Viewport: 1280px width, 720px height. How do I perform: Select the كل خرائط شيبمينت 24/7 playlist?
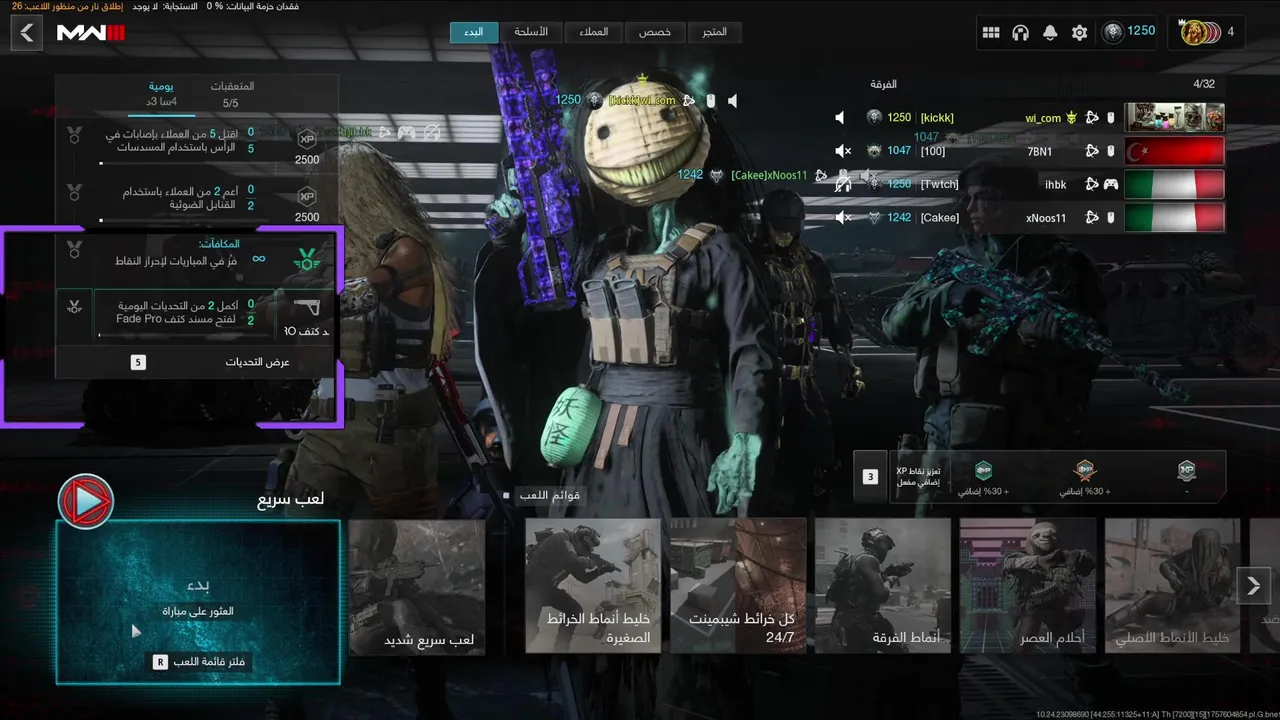click(738, 586)
